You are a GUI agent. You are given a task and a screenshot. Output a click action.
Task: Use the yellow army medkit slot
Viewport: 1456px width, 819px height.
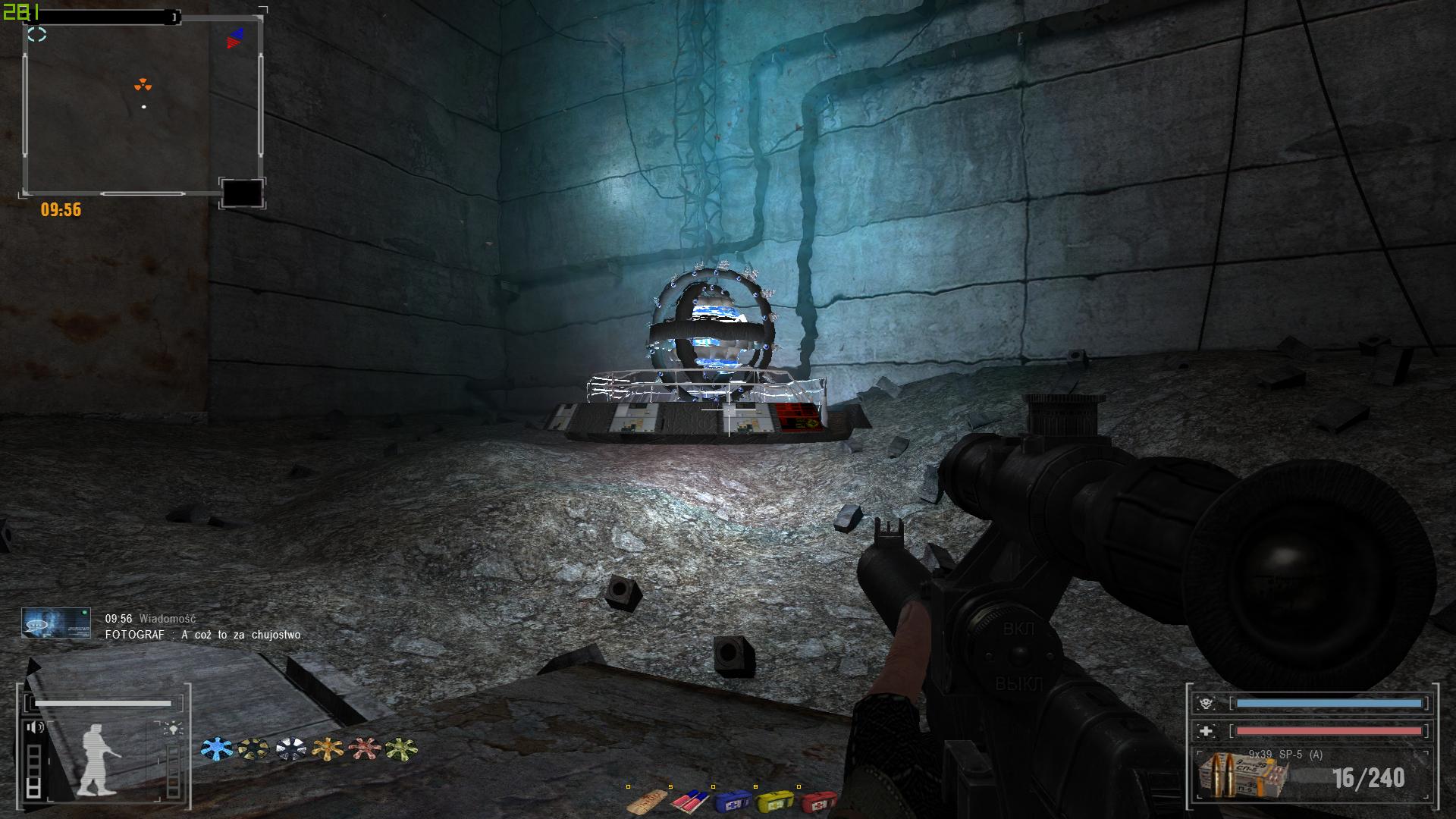pyautogui.click(x=775, y=800)
